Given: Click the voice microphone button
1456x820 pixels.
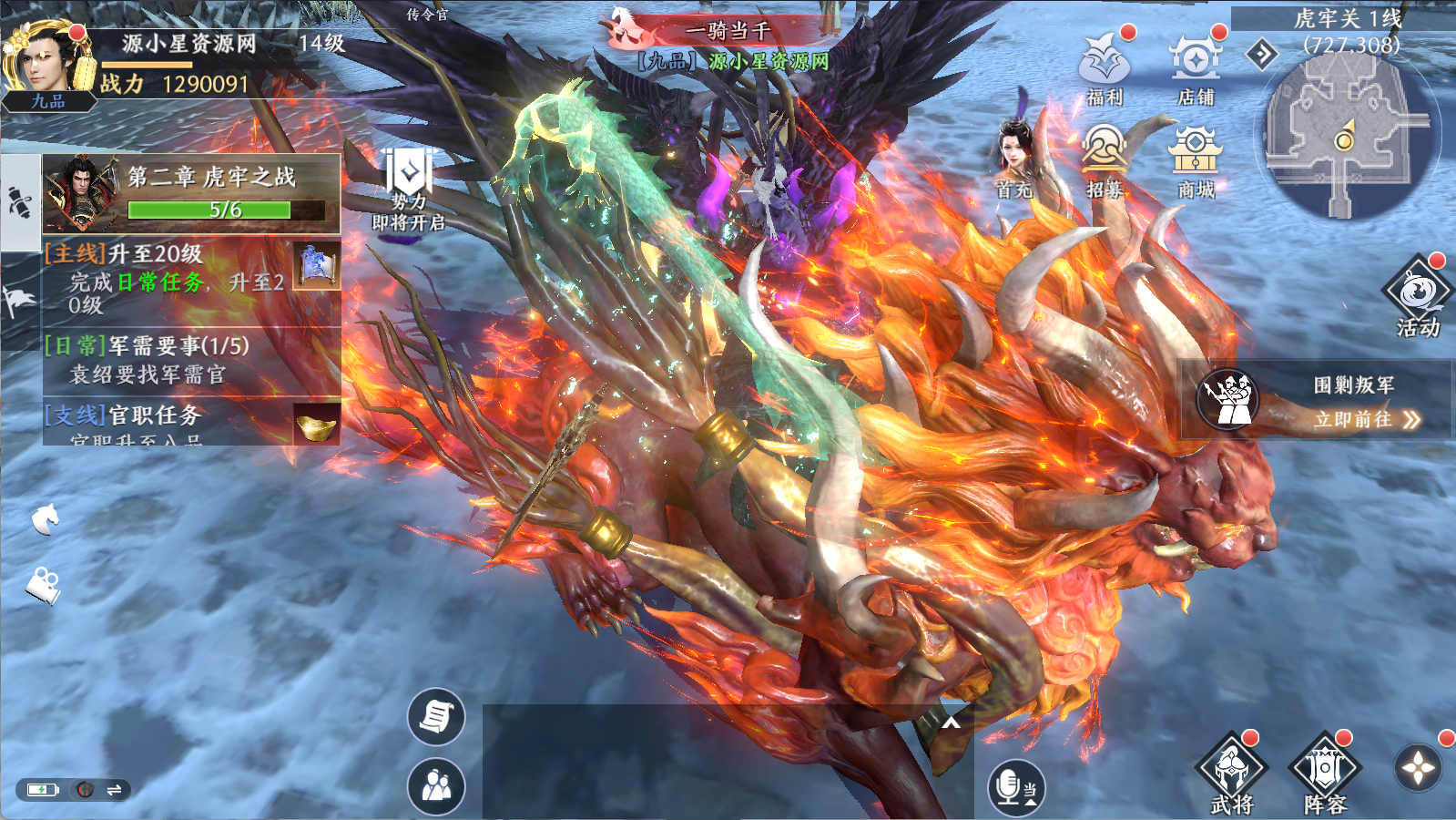Looking at the screenshot, I should click(1016, 787).
